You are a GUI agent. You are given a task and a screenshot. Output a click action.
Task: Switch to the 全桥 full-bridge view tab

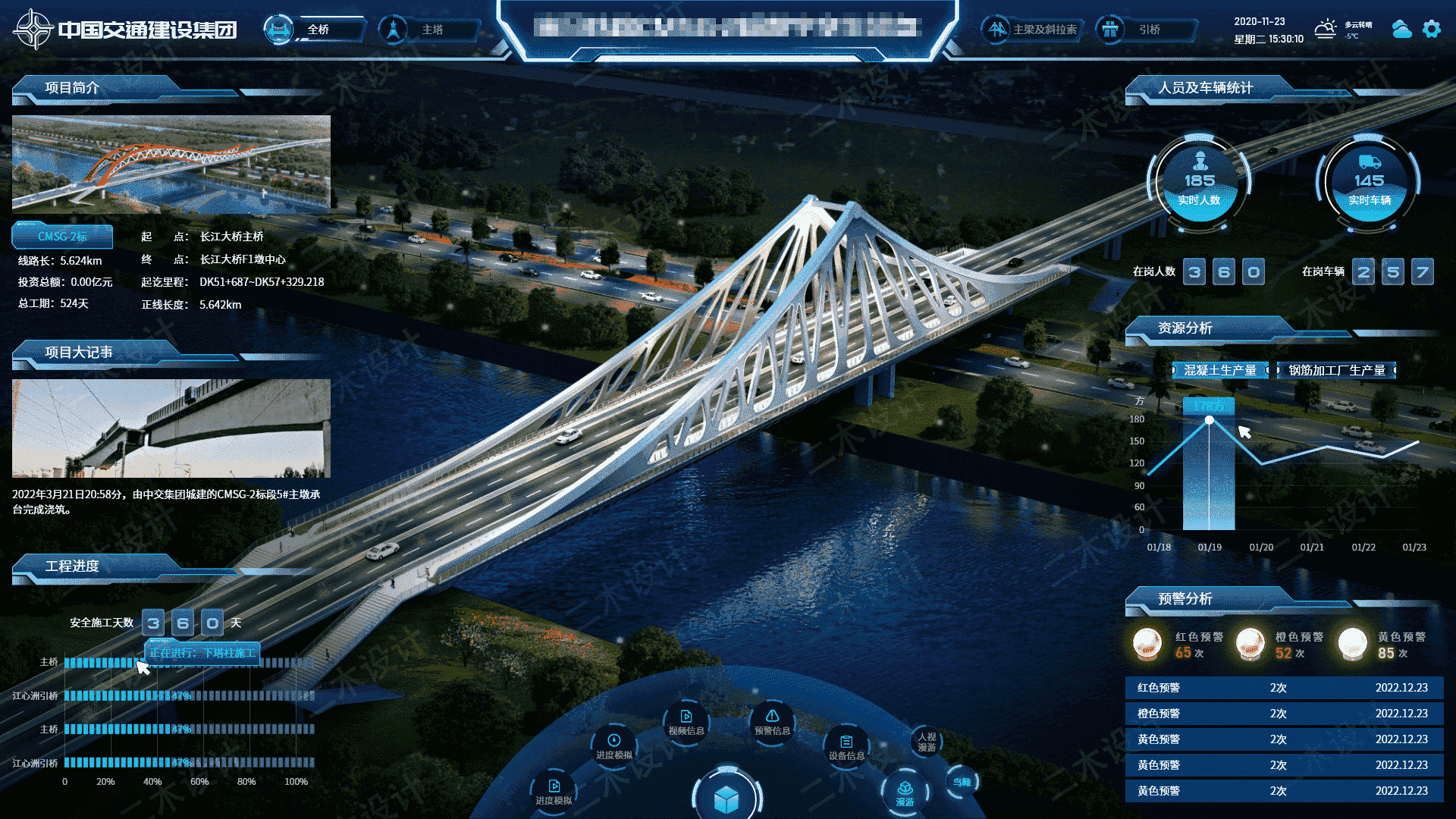317,30
